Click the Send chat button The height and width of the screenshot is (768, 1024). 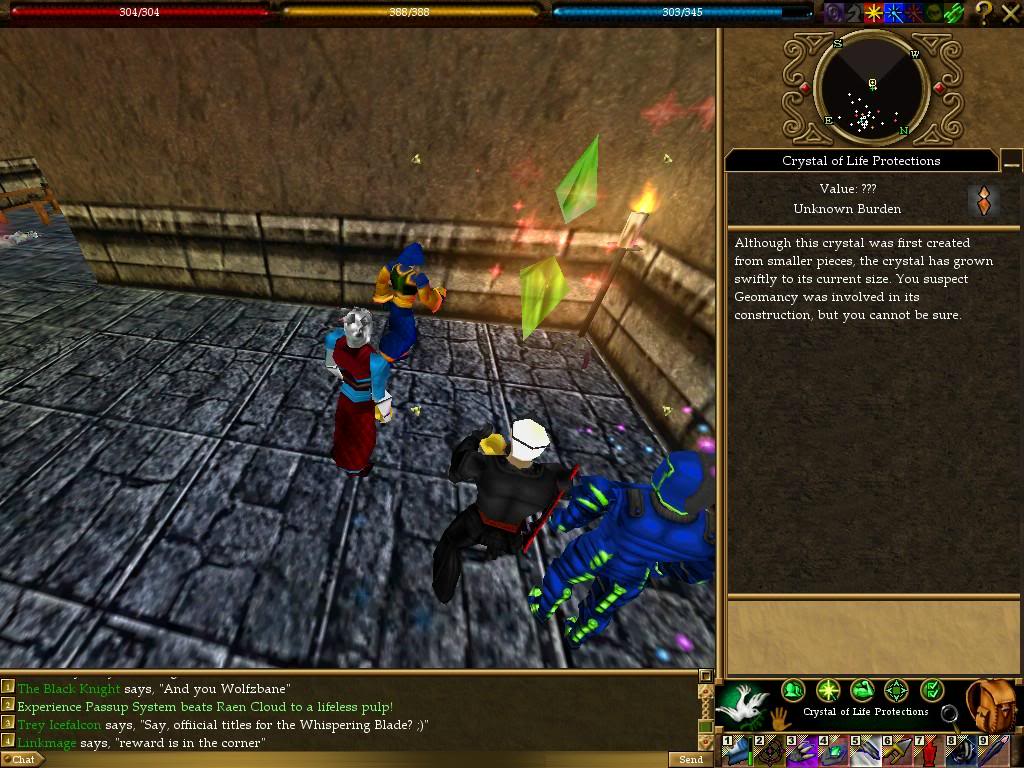point(690,760)
